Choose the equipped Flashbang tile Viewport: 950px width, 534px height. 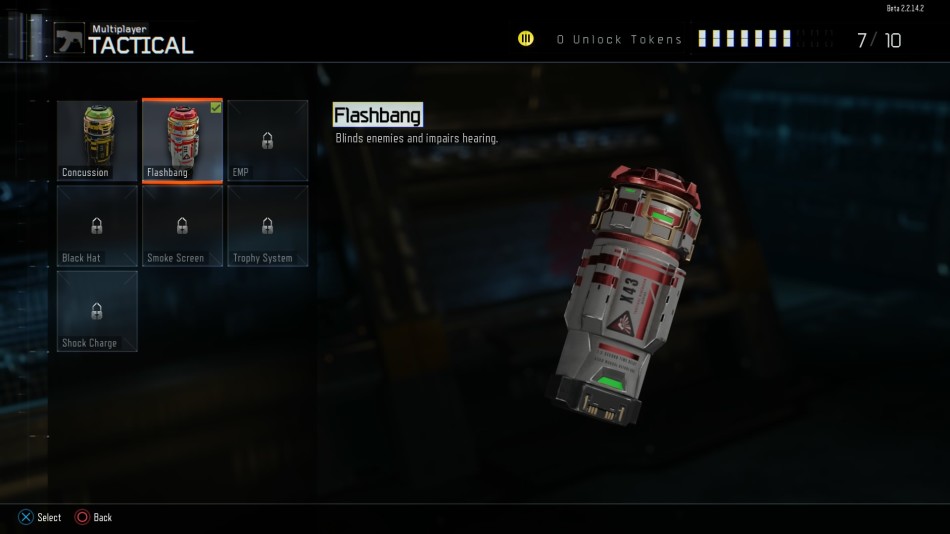(182, 140)
